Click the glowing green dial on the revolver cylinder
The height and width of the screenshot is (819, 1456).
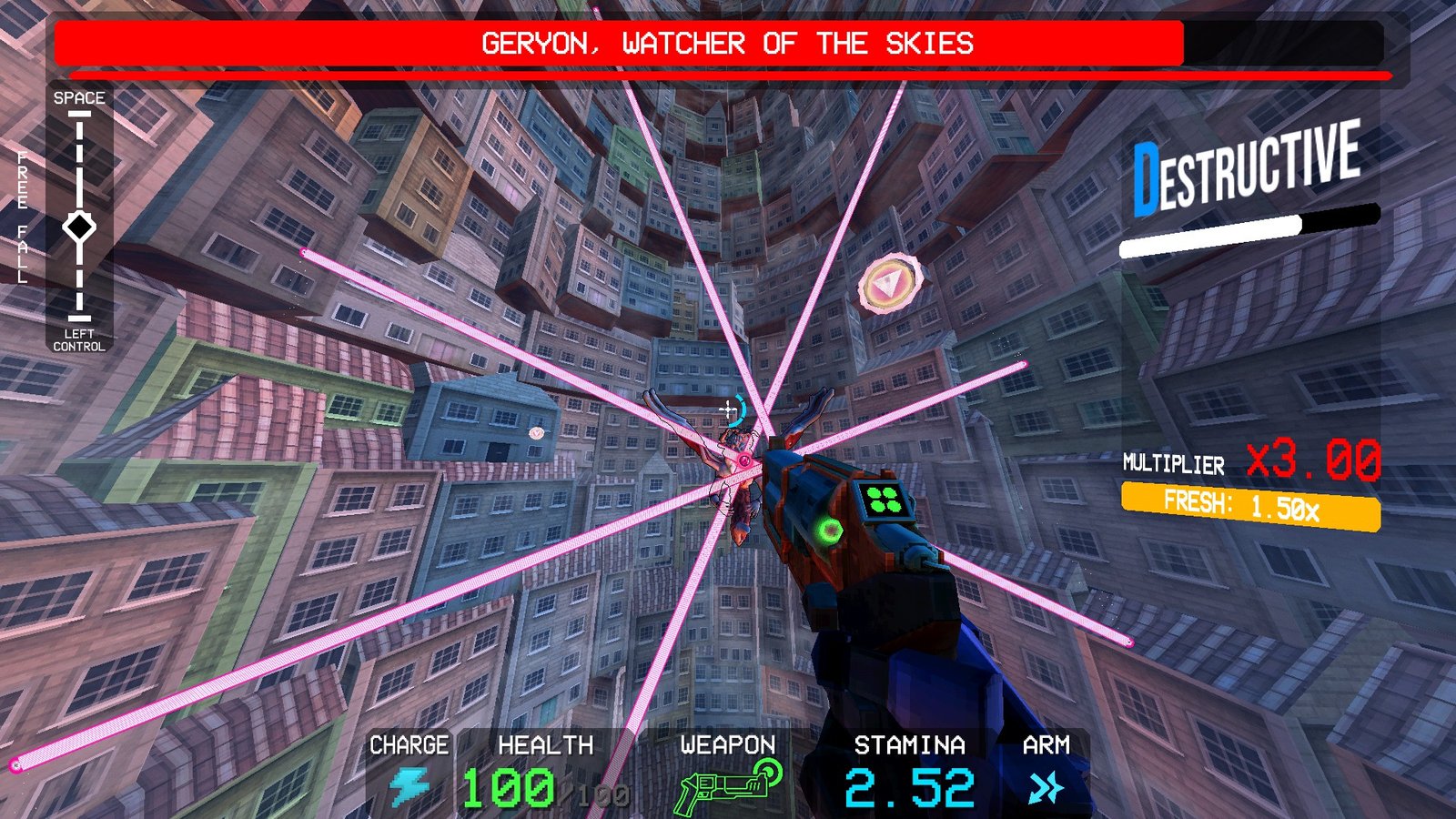tap(829, 530)
